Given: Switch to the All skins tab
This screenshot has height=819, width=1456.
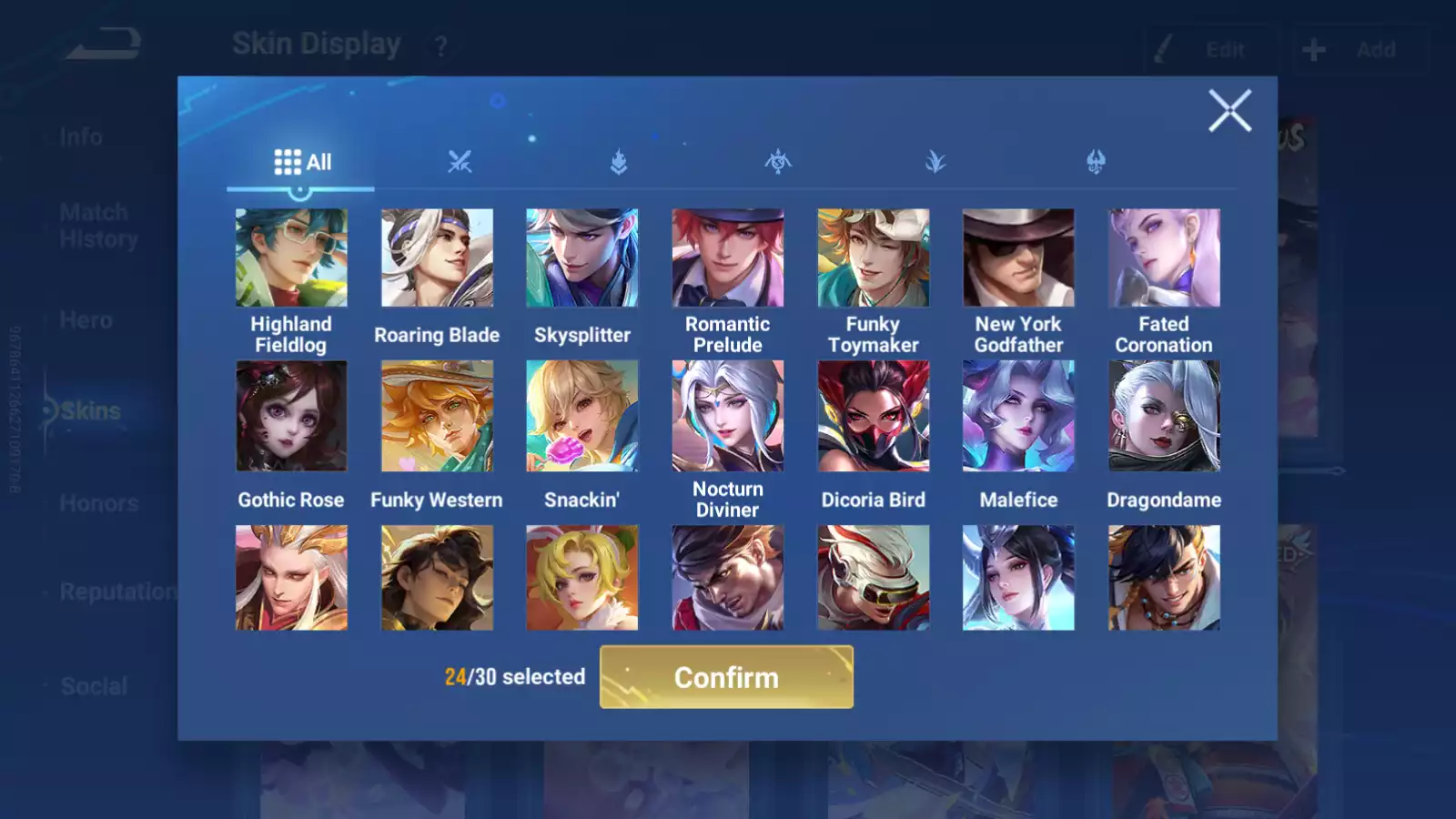Looking at the screenshot, I should [x=301, y=163].
